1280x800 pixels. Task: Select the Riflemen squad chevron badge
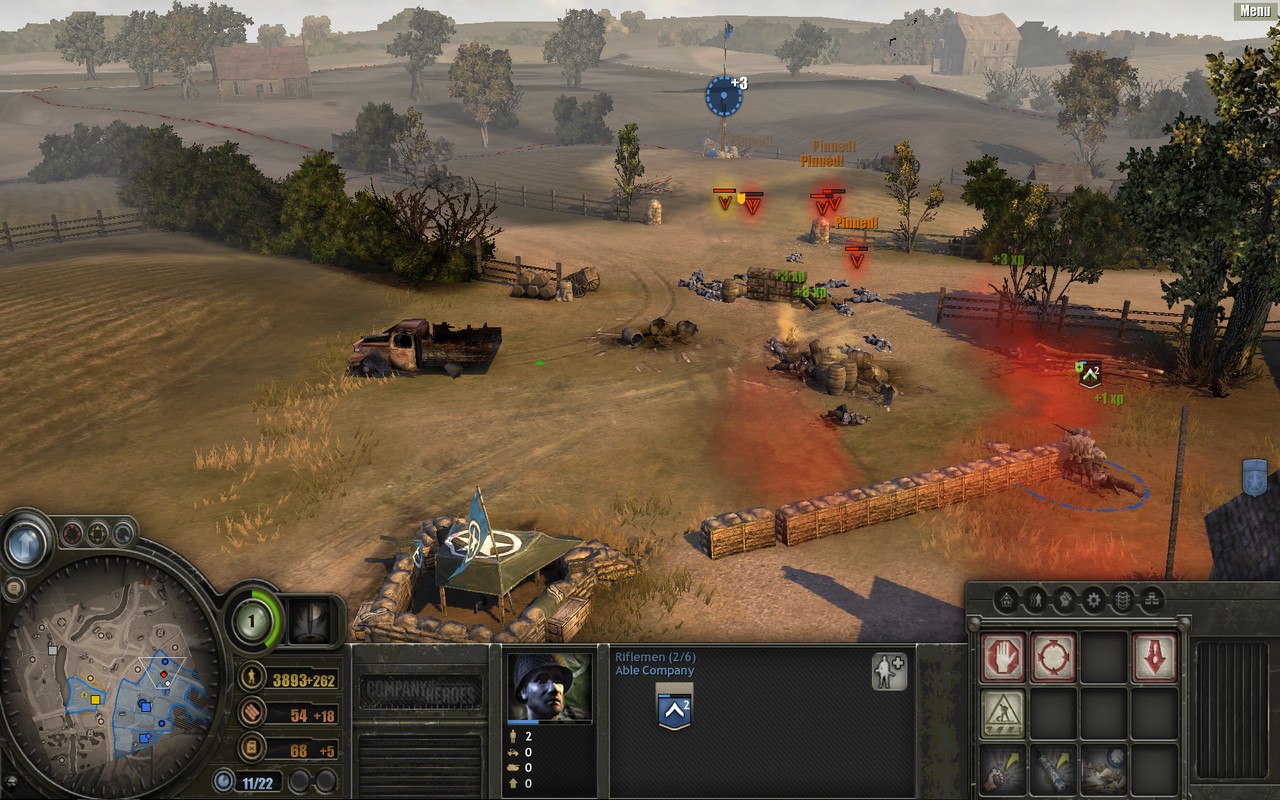(675, 710)
